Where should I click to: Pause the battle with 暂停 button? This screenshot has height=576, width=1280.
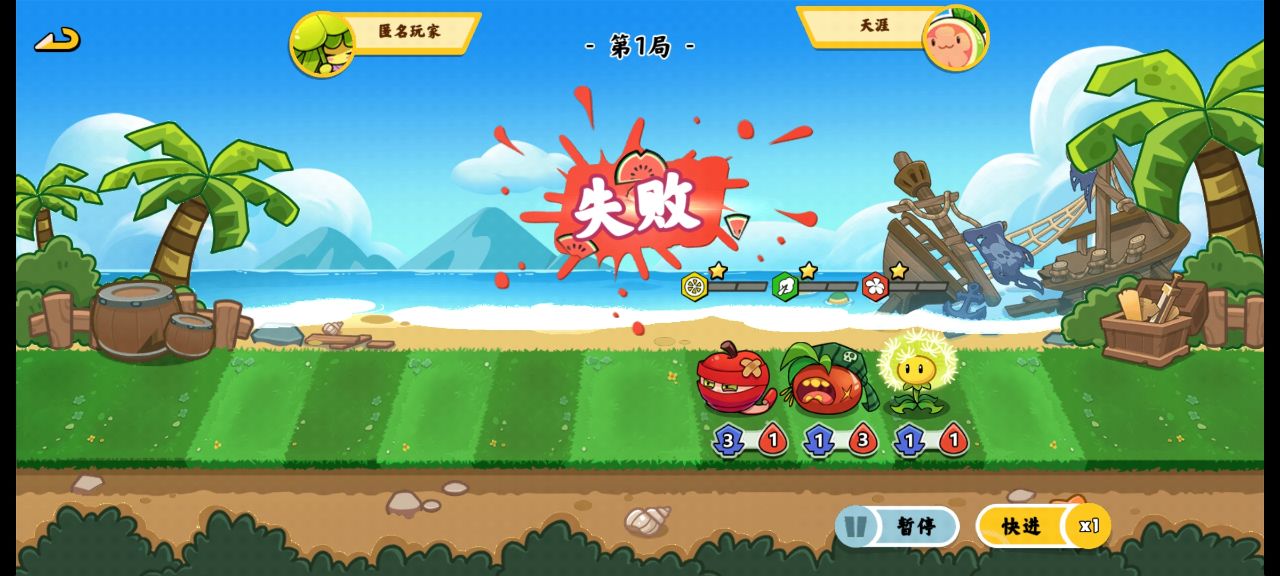tap(897, 526)
